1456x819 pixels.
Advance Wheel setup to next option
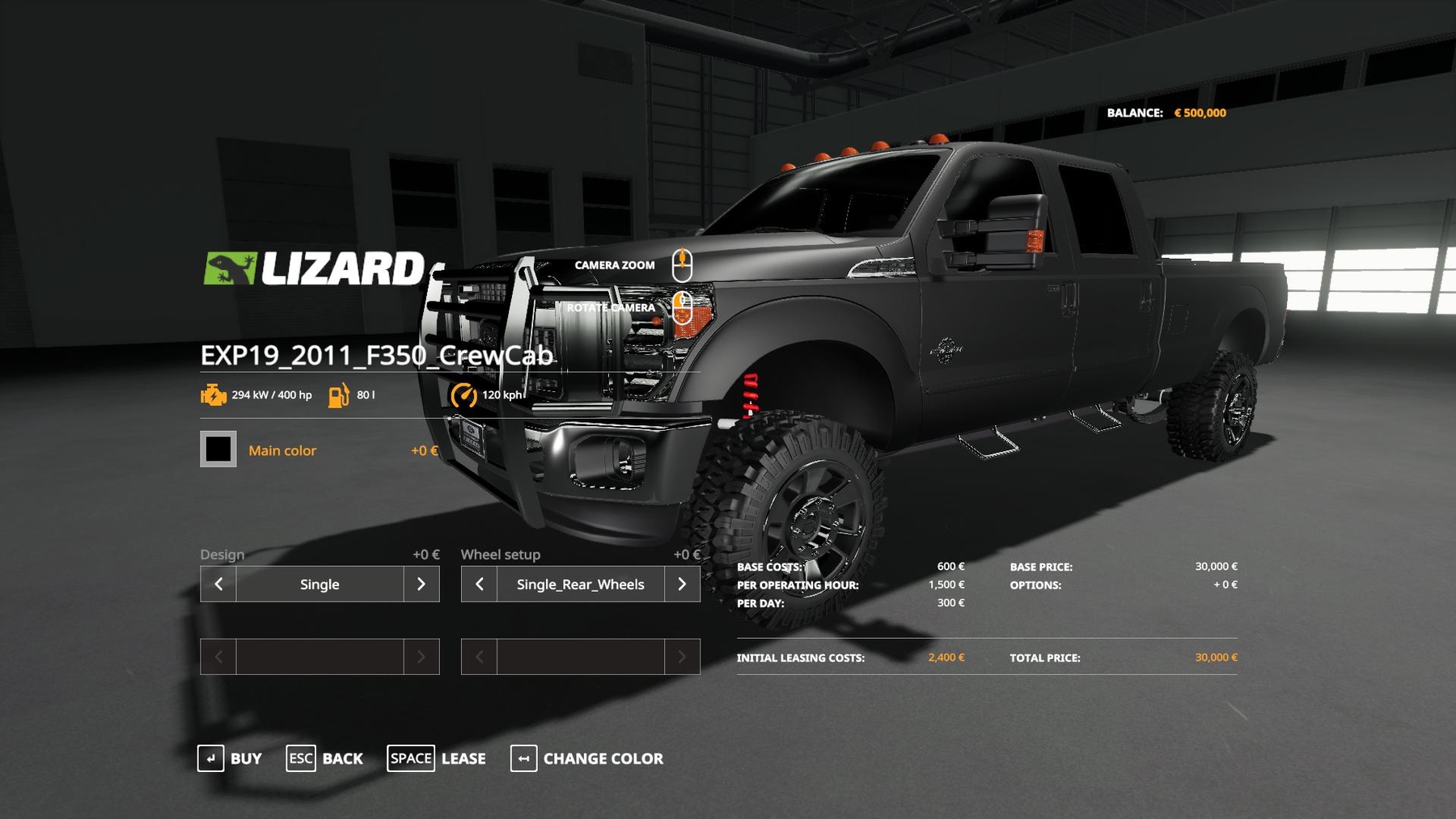point(682,584)
